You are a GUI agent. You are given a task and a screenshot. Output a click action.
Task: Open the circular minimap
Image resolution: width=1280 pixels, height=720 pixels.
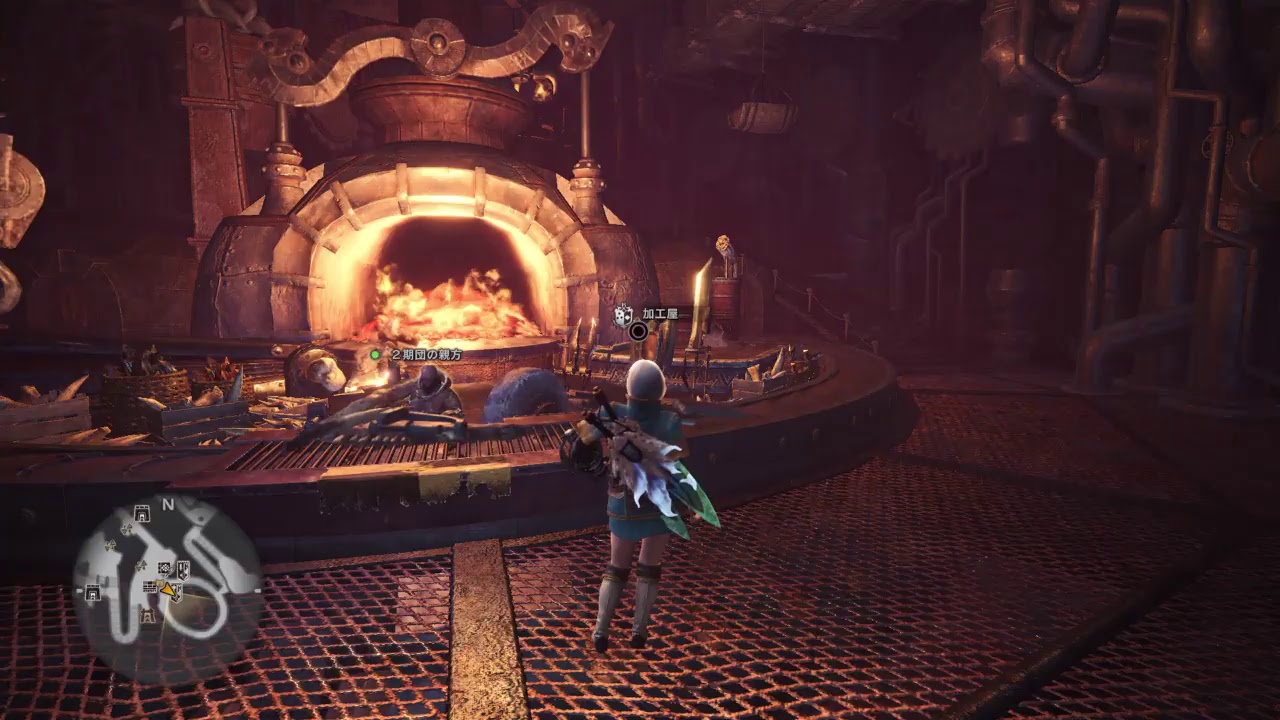[x=167, y=590]
